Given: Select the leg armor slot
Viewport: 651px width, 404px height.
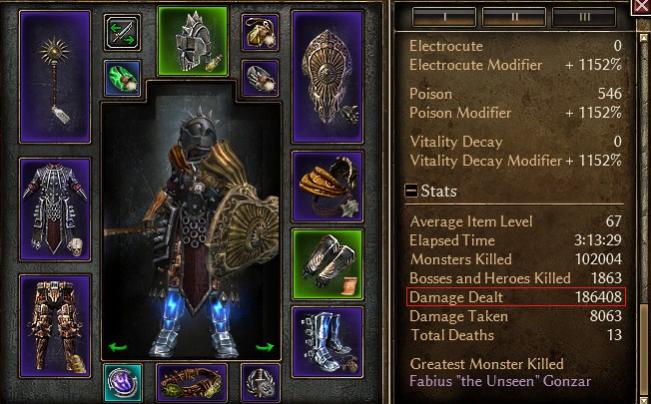Looking at the screenshot, I should [x=55, y=312].
